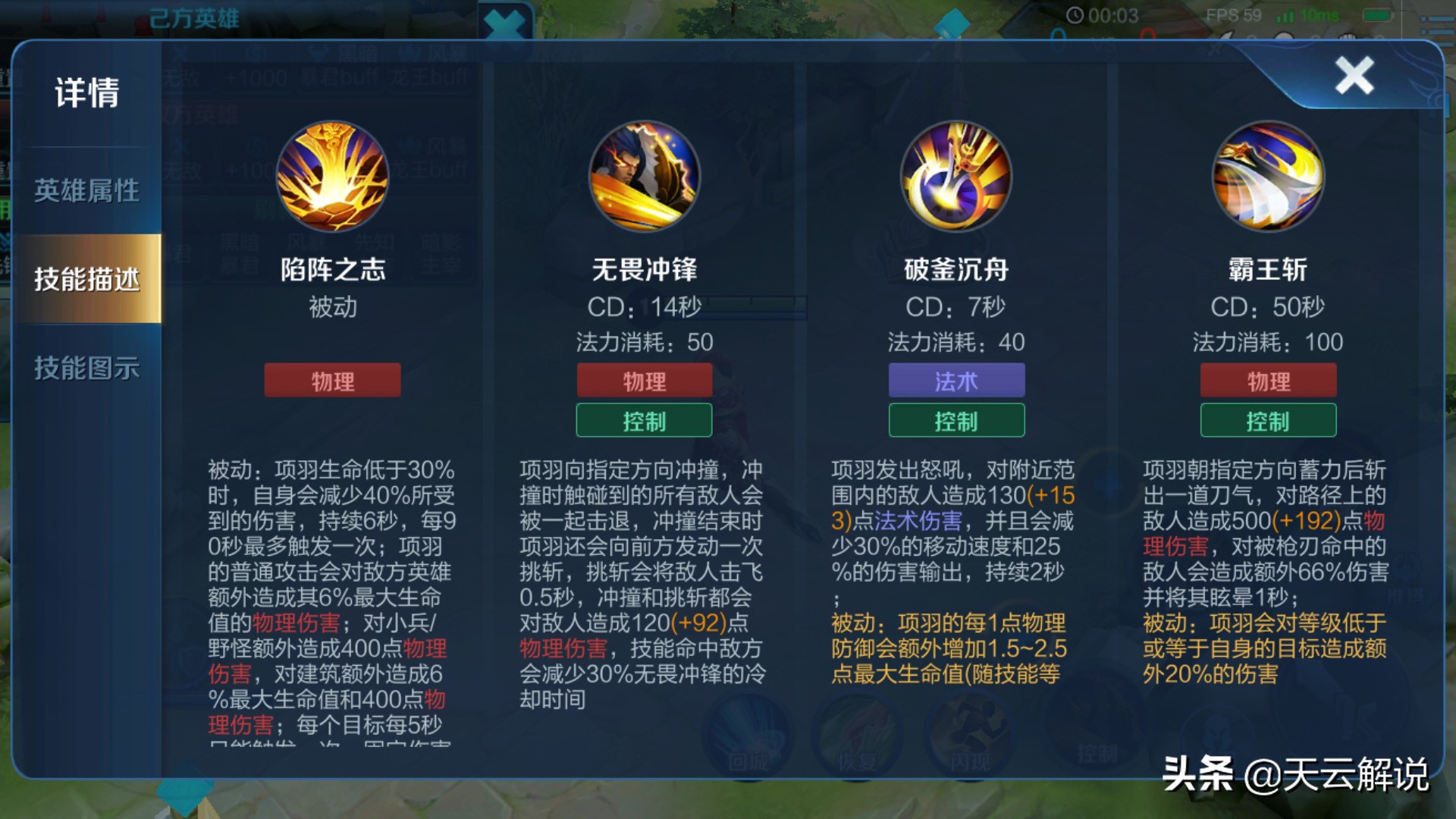View the 霸王斩 ultimate skill icon
1456x819 pixels.
tap(1267, 176)
